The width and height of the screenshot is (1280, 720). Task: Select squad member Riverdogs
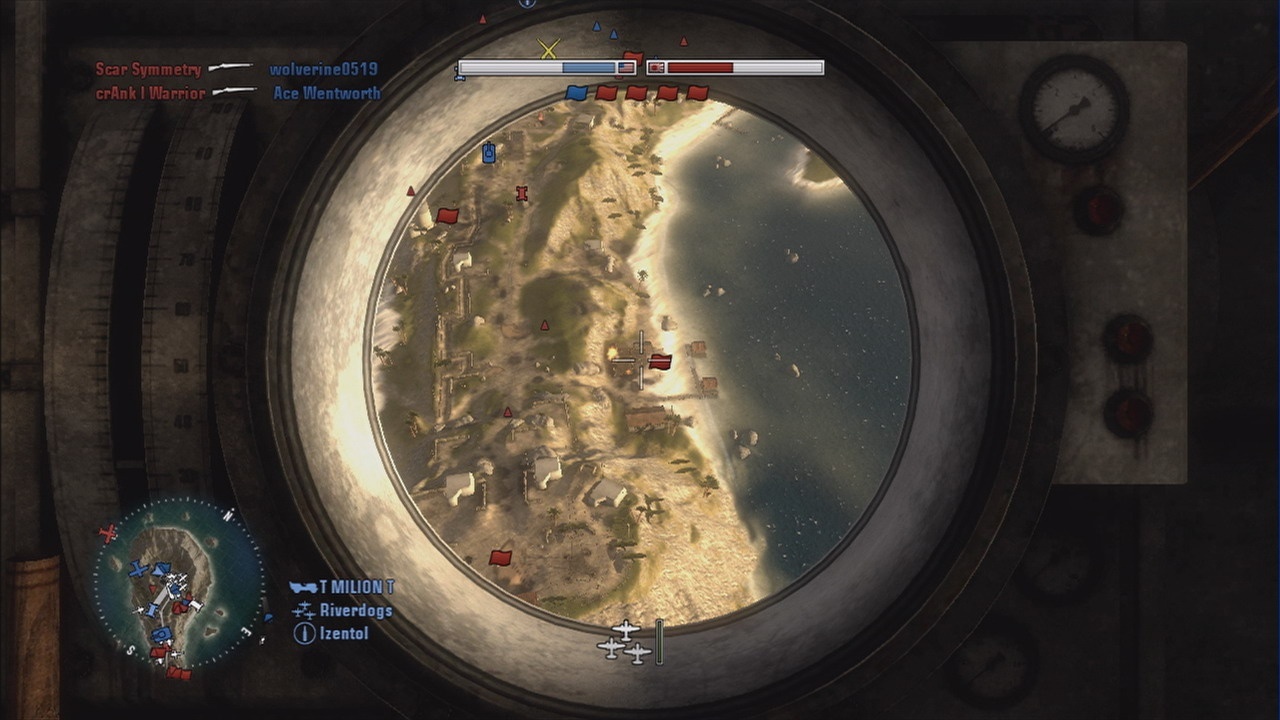coord(355,610)
